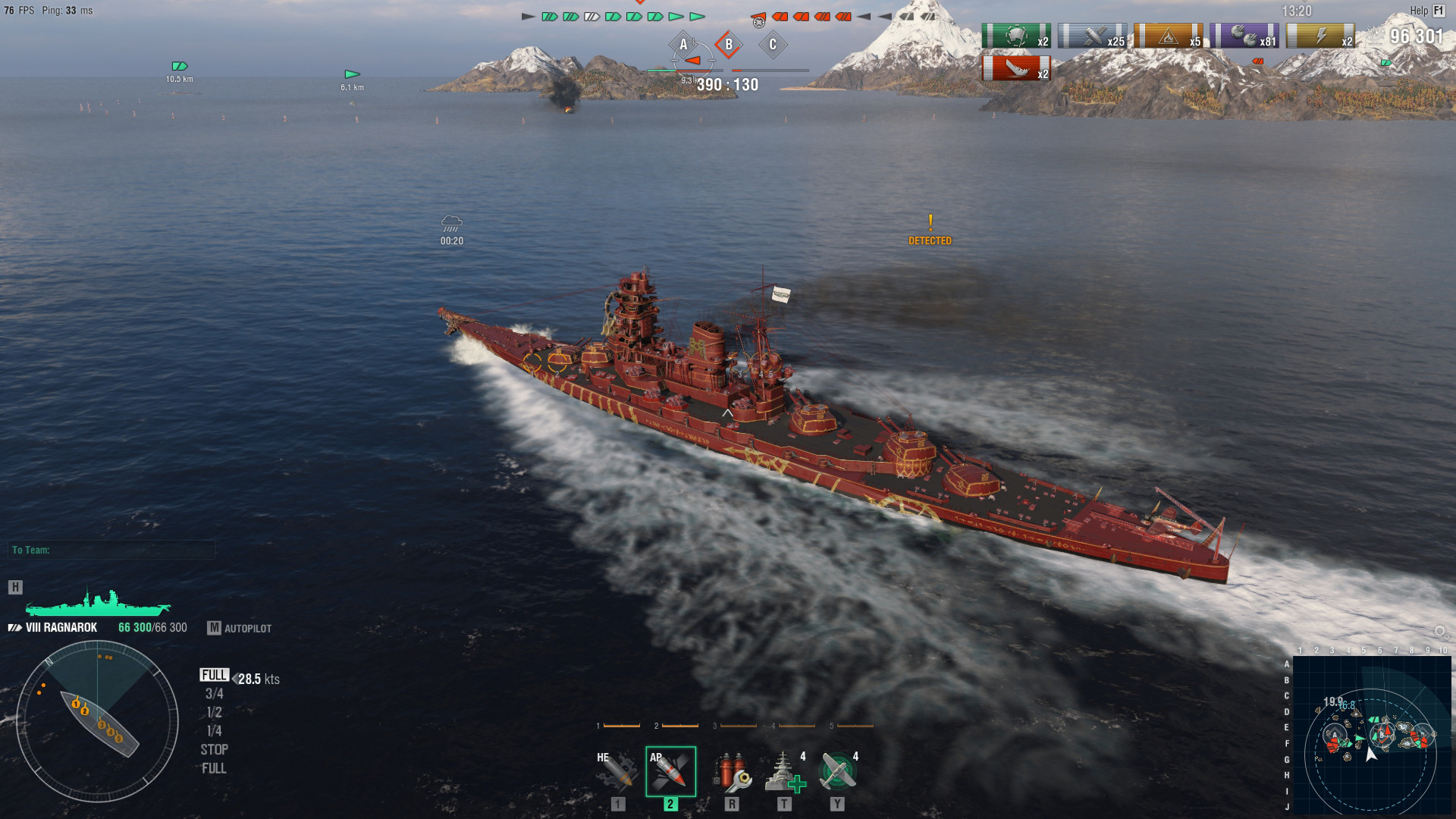Select capture point A marker

683,45
